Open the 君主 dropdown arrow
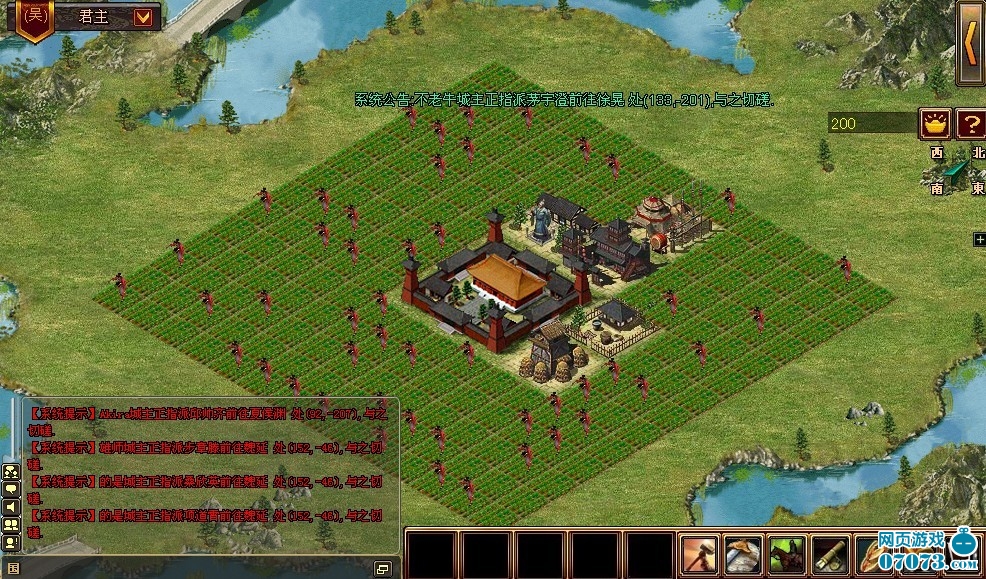Image resolution: width=986 pixels, height=579 pixels. click(143, 16)
